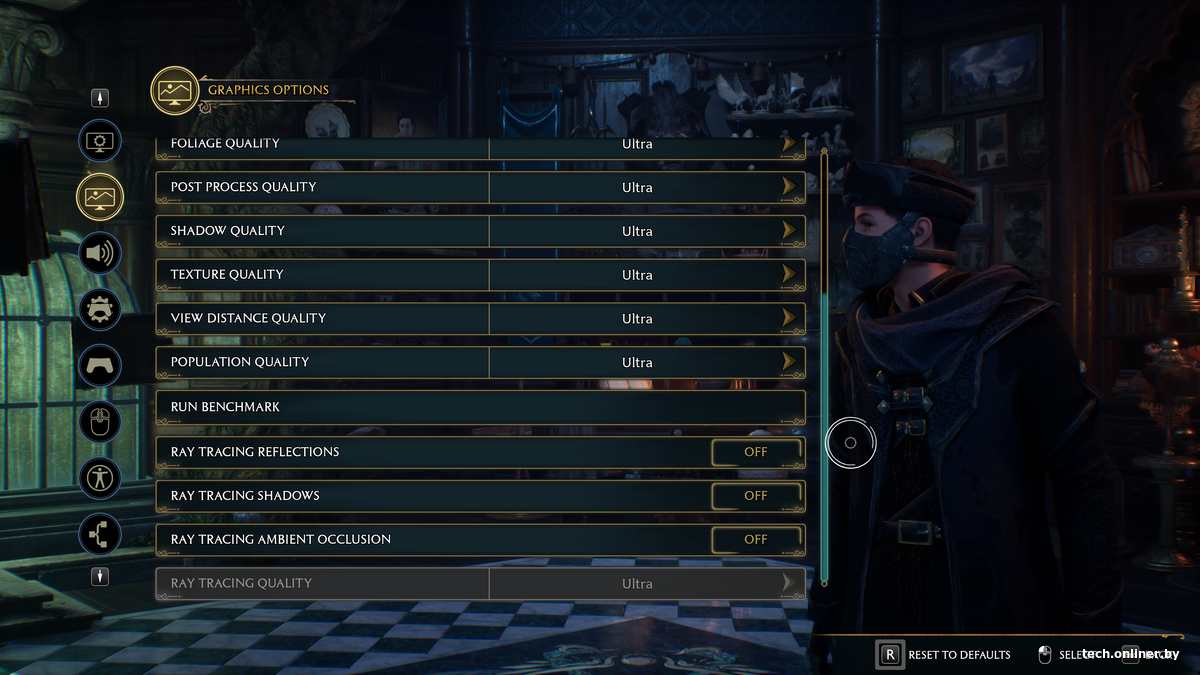Adjust View Distance Quality via right arrow
The image size is (1200, 675).
click(789, 318)
